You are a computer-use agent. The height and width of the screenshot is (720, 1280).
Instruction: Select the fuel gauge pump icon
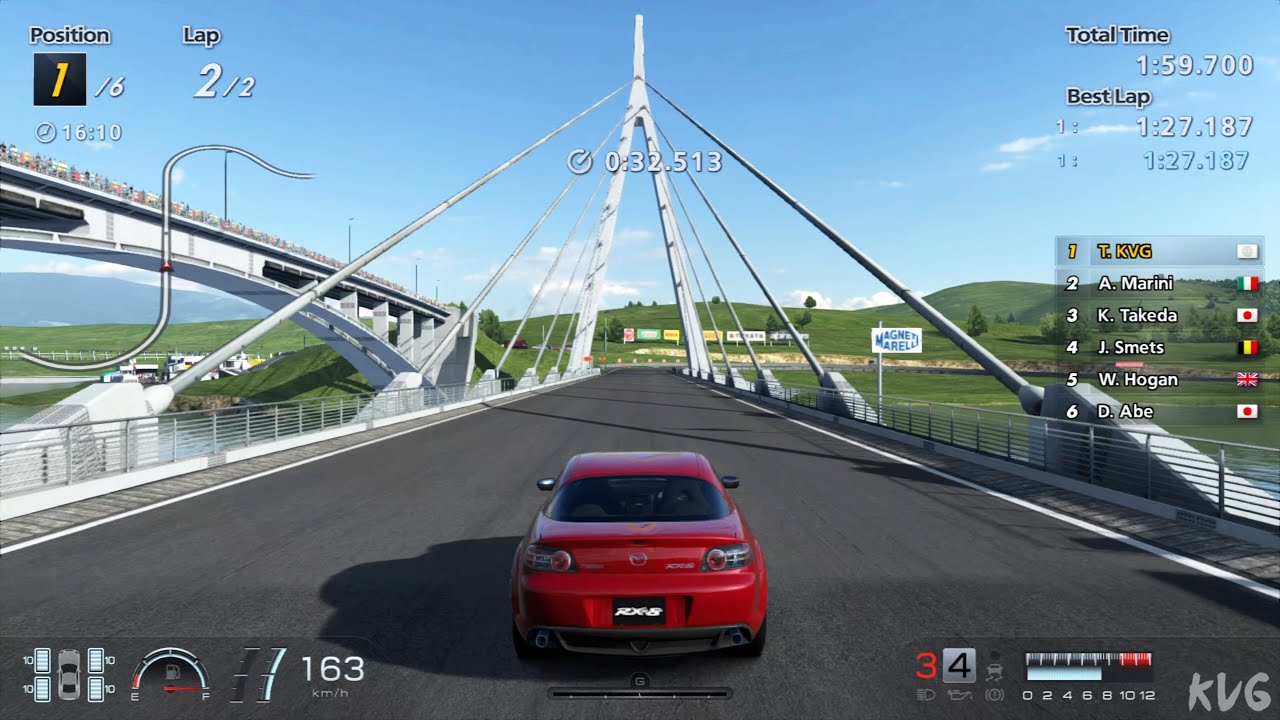(x=172, y=670)
